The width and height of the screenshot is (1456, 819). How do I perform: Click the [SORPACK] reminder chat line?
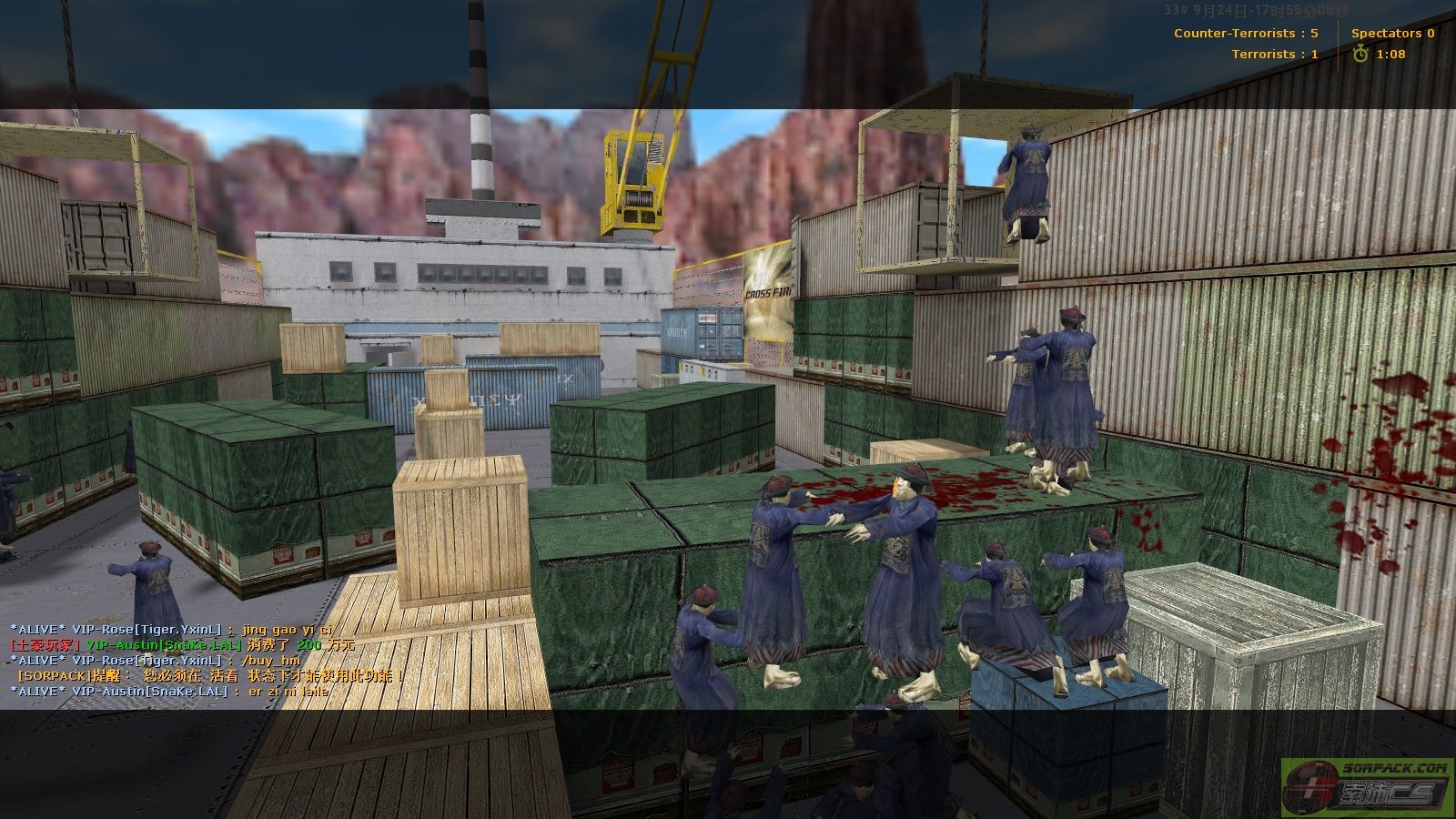click(x=209, y=675)
